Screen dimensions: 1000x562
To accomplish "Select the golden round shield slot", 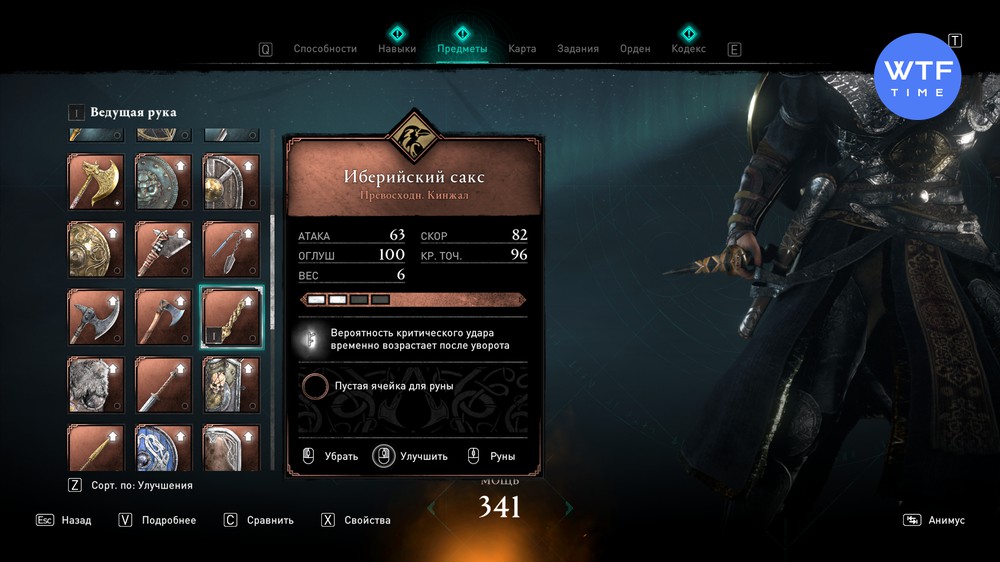I will tap(96, 248).
